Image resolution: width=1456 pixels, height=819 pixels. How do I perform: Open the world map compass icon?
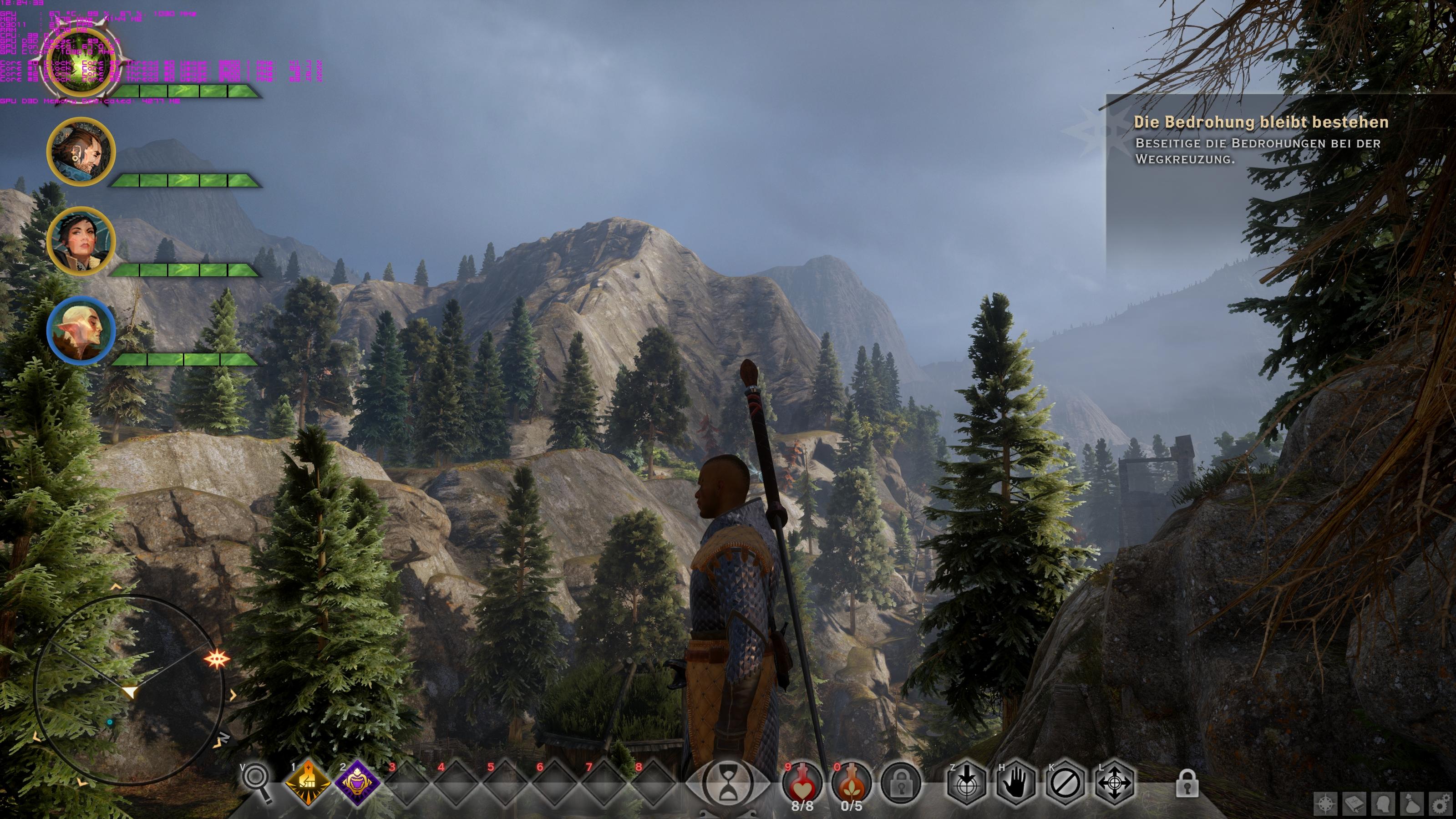pos(1326,804)
